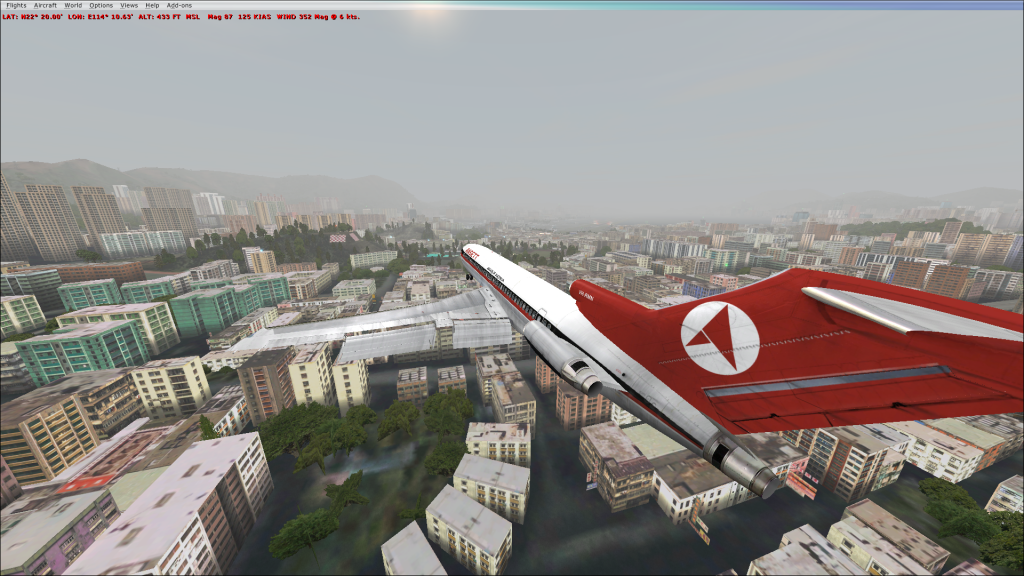This screenshot has width=1024, height=576.
Task: Open the Help menu
Action: click(x=152, y=5)
